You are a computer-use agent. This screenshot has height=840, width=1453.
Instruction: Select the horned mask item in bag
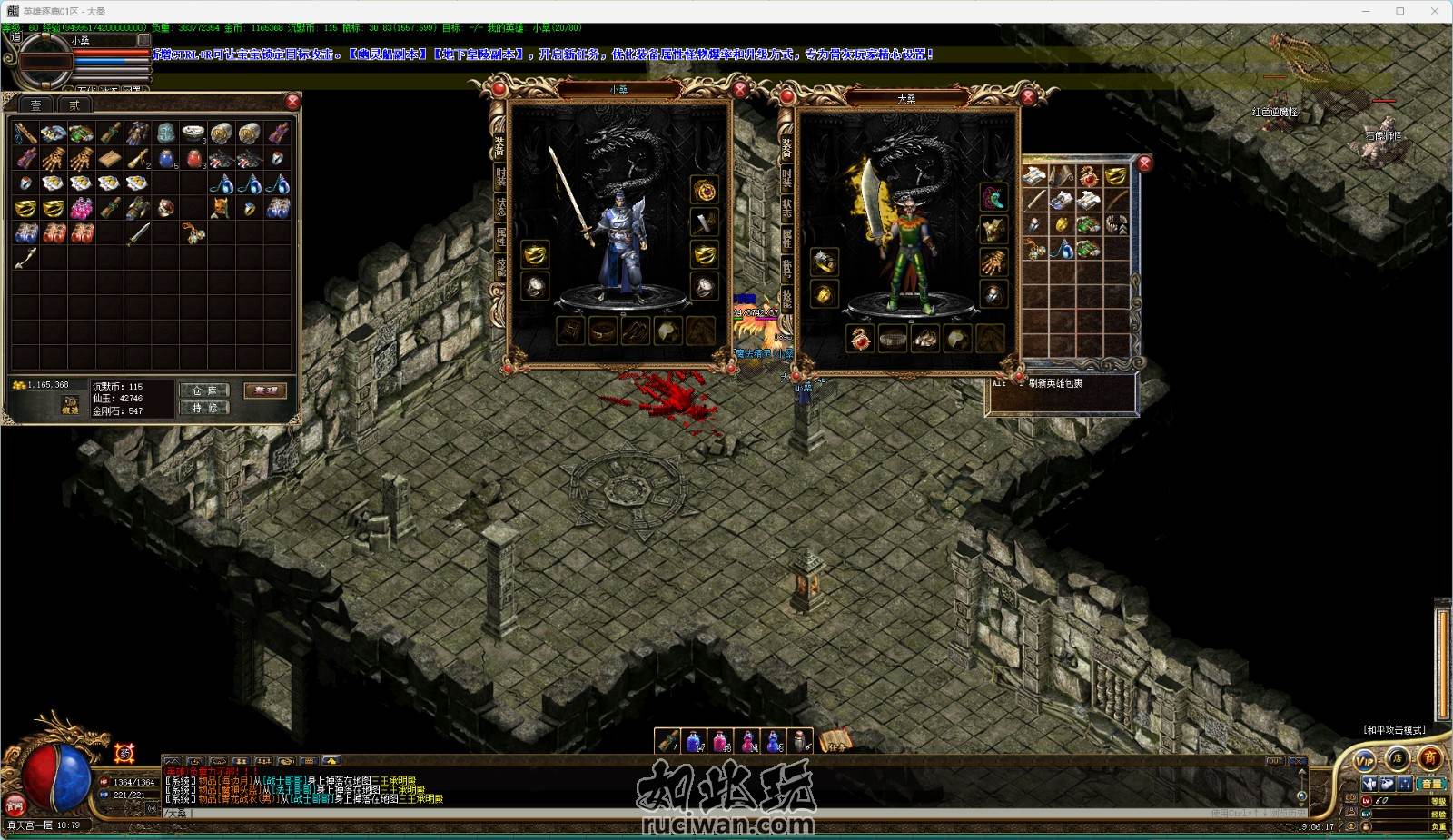tap(220, 208)
